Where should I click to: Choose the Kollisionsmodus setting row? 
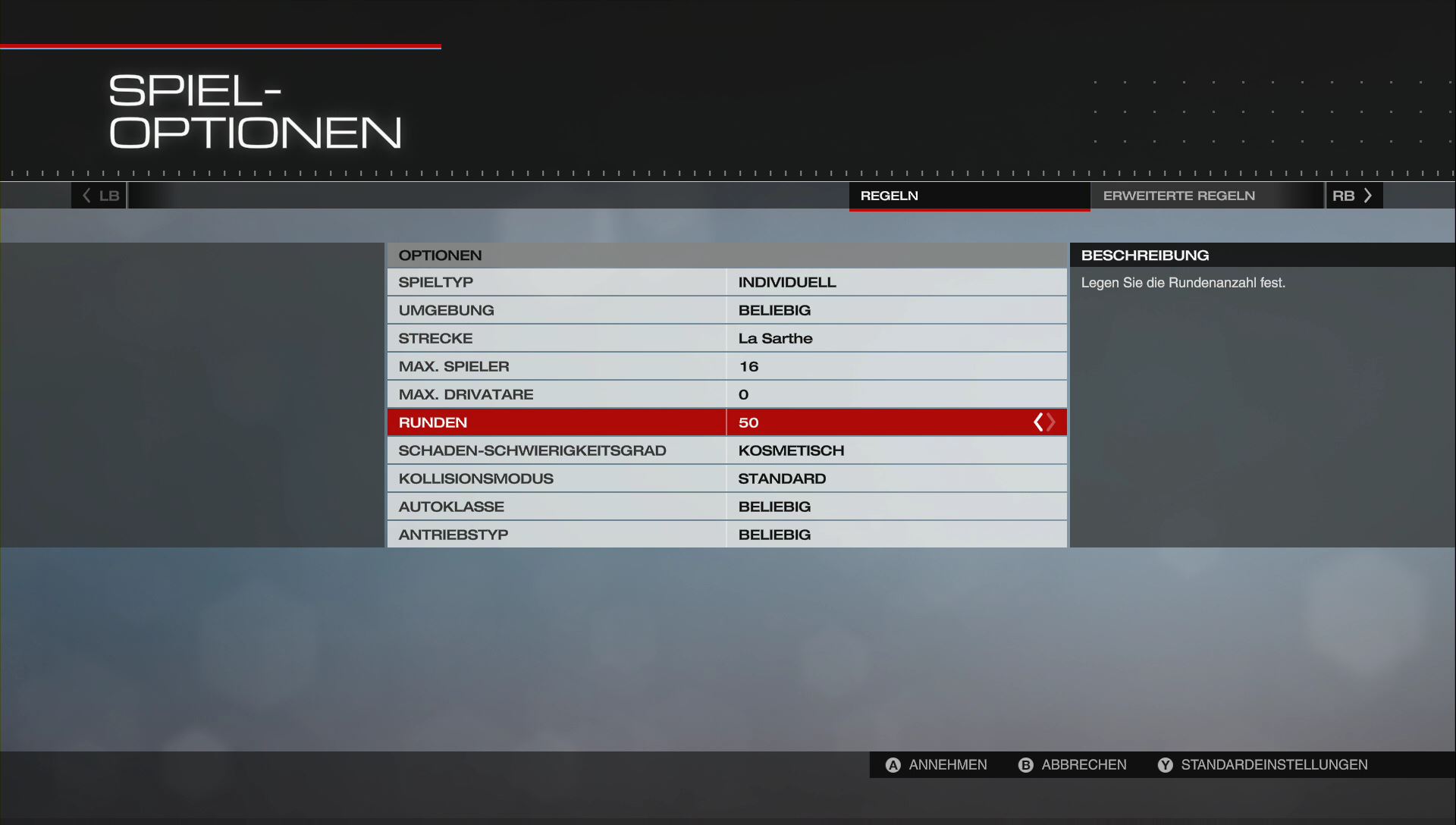tap(726, 478)
